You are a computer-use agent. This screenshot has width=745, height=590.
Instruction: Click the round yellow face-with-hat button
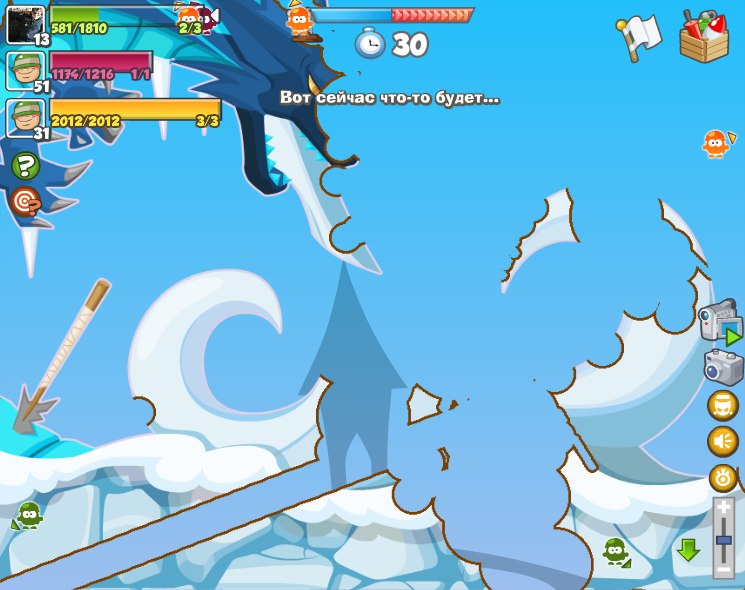click(723, 405)
